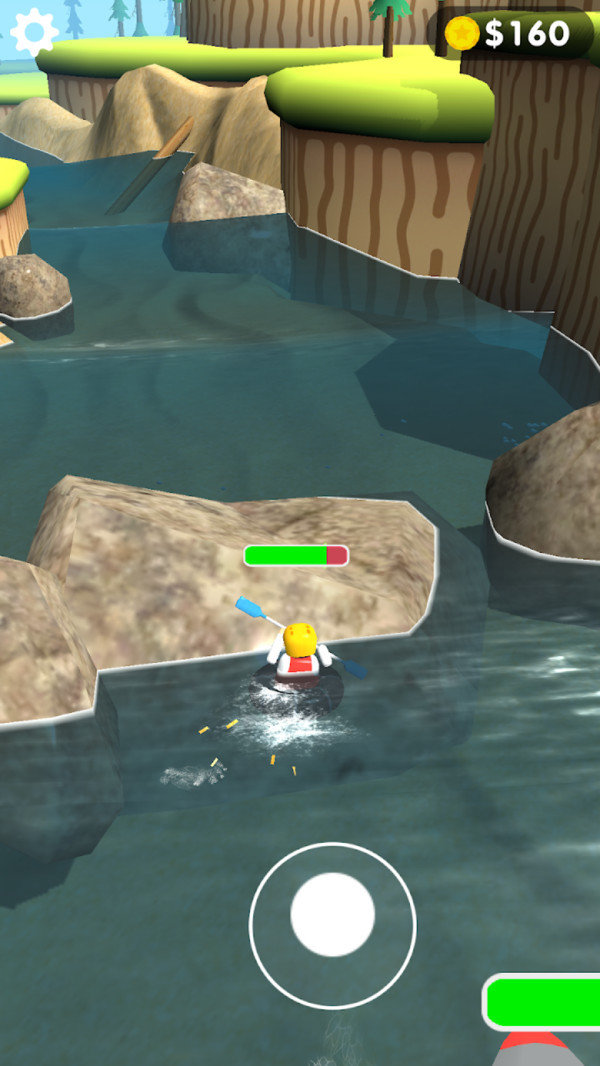Screen dimensions: 600x1066
Task: Tap the virtual joystick knob
Action: (332, 914)
